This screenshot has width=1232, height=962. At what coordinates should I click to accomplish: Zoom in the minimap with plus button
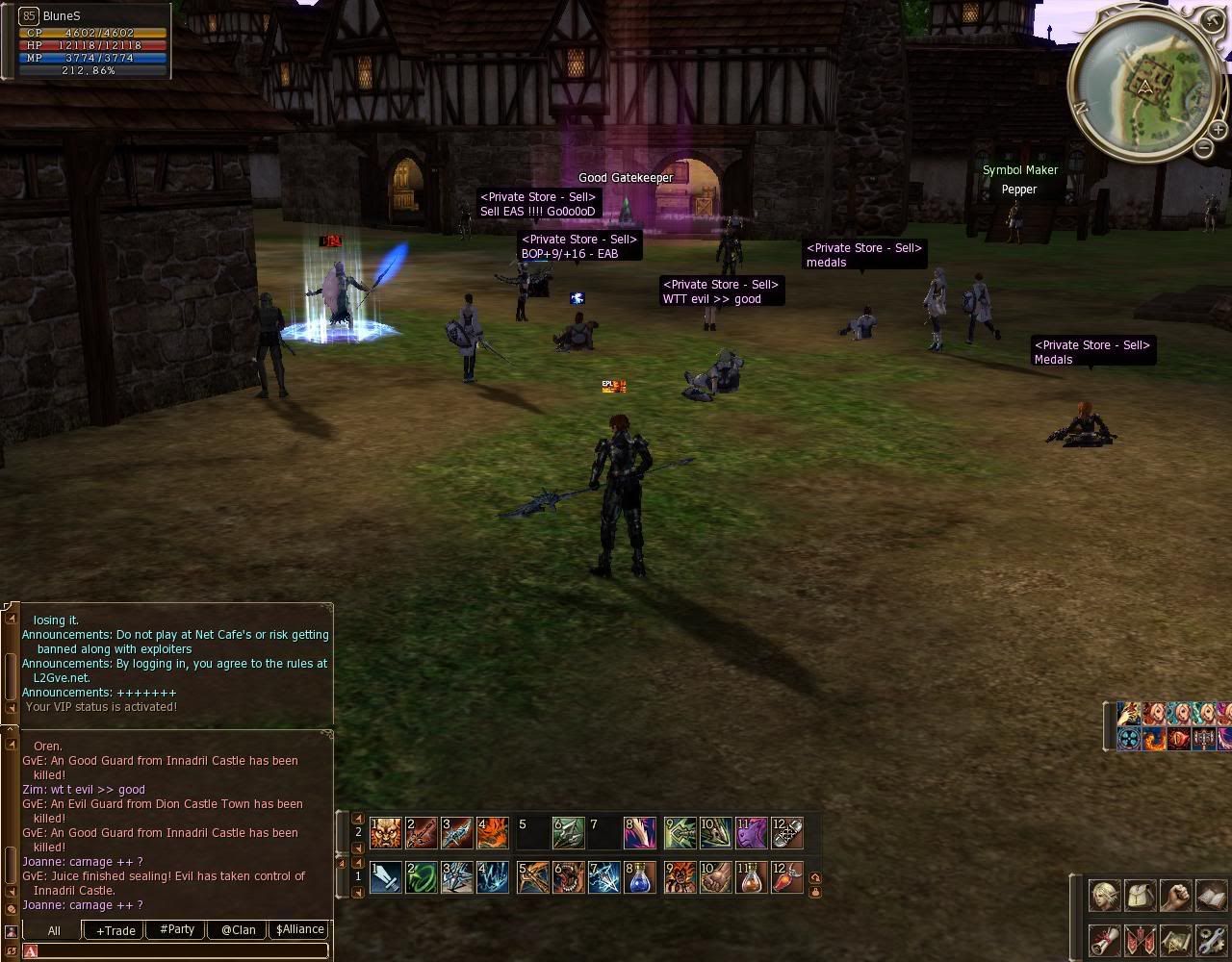1218,130
